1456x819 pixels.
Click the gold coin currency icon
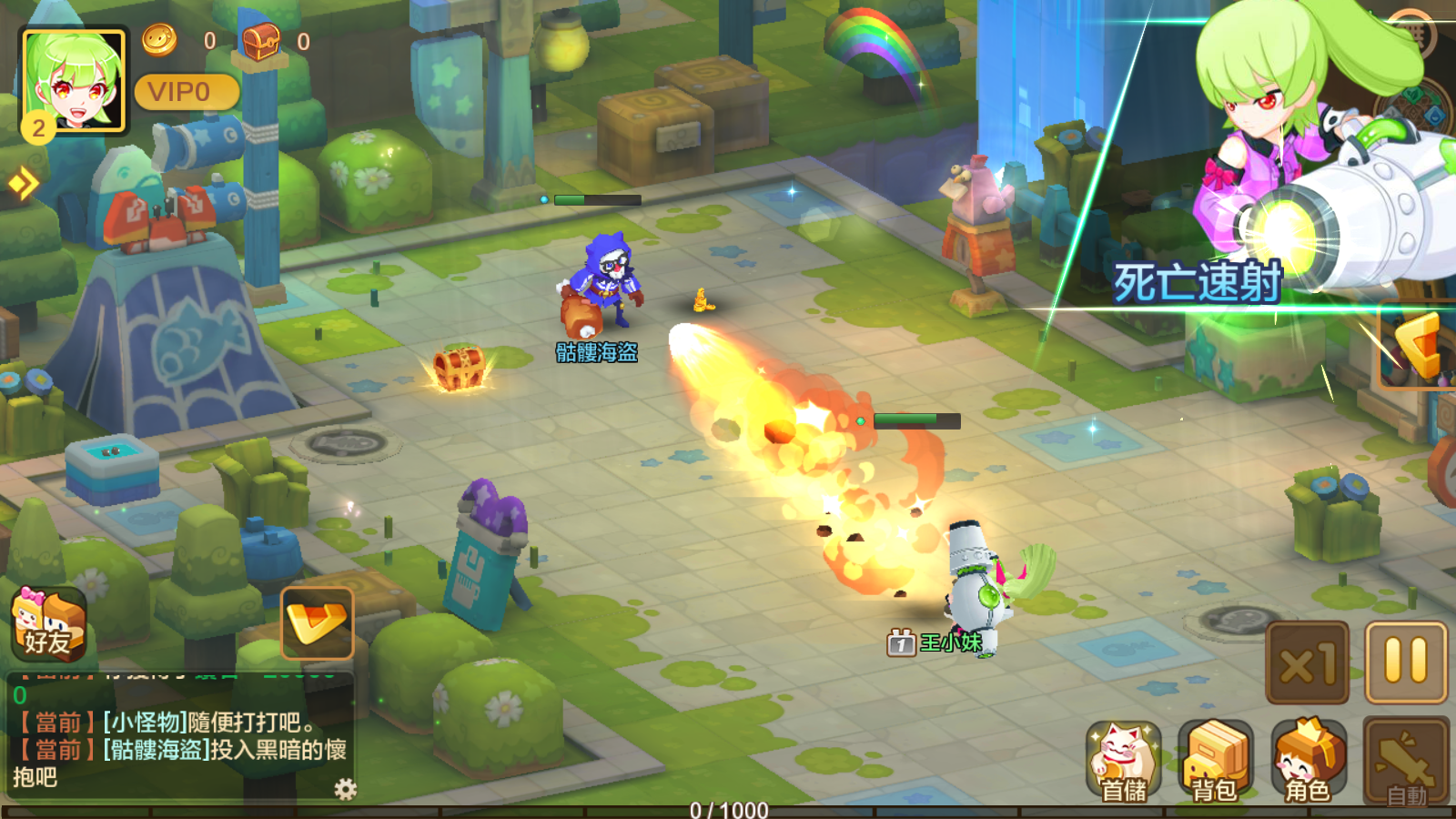(x=159, y=40)
